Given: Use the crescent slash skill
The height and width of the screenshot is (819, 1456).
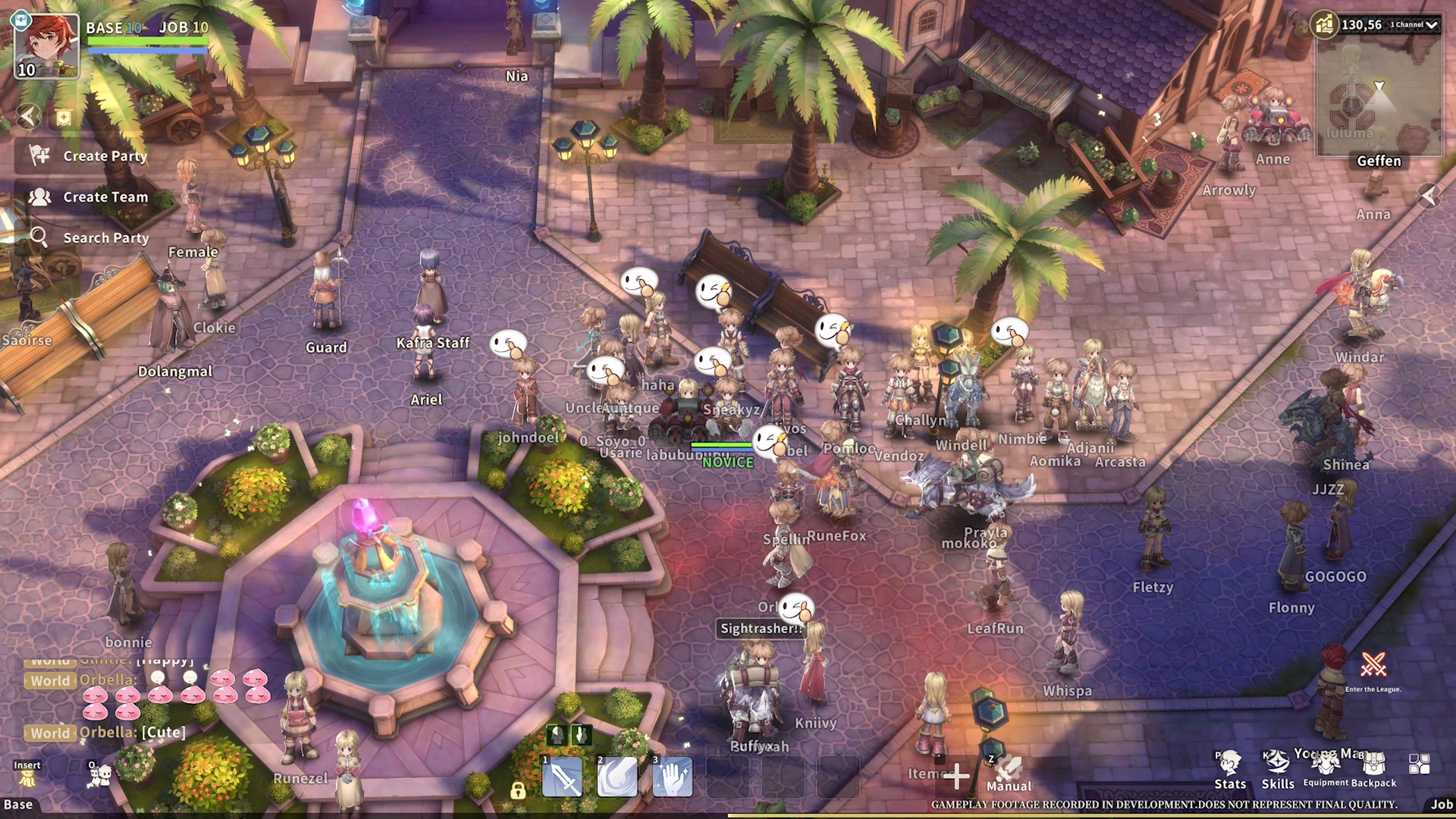Looking at the screenshot, I should point(617,777).
